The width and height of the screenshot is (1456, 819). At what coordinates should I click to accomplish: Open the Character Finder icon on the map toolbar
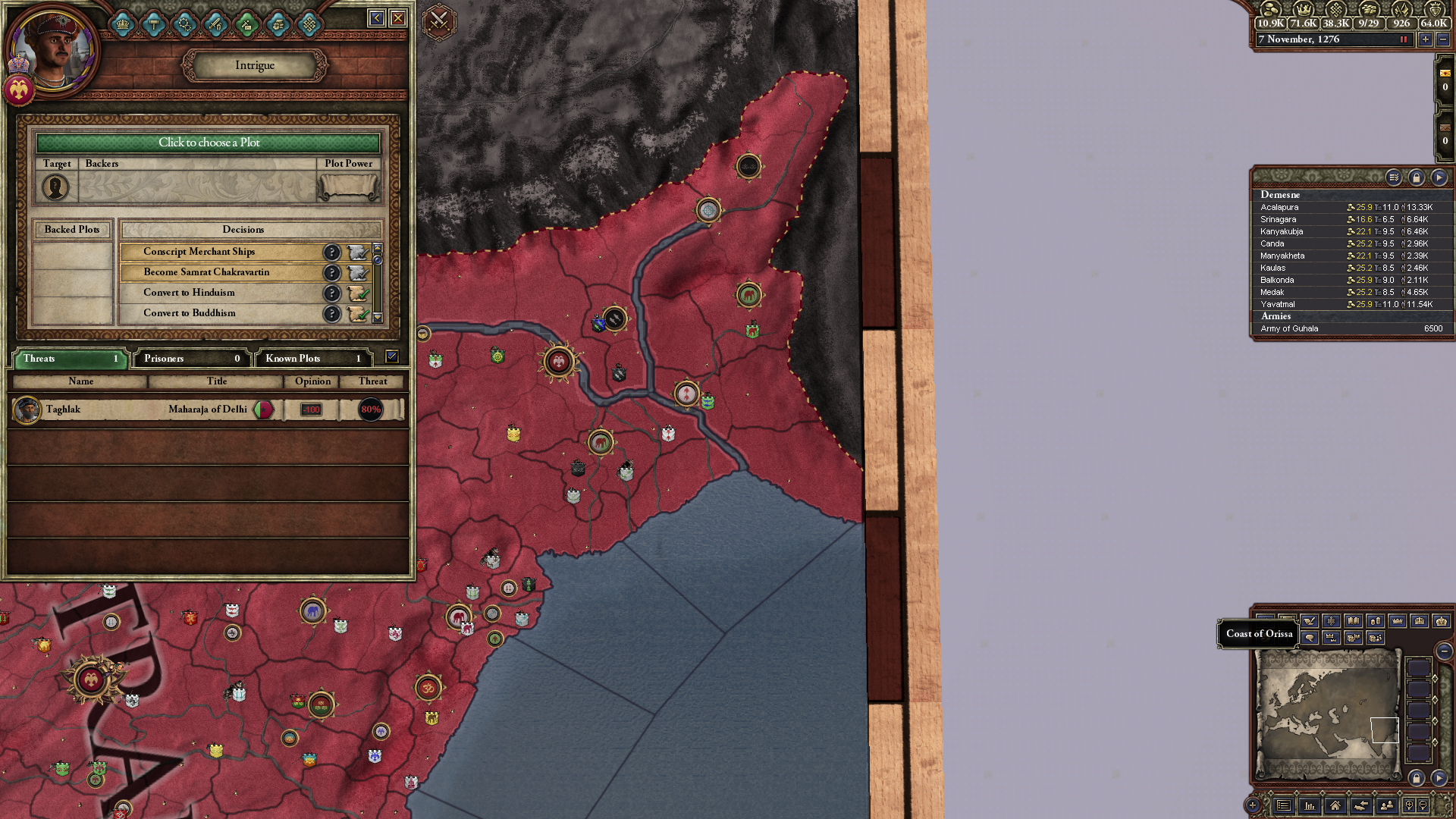coord(1387,806)
